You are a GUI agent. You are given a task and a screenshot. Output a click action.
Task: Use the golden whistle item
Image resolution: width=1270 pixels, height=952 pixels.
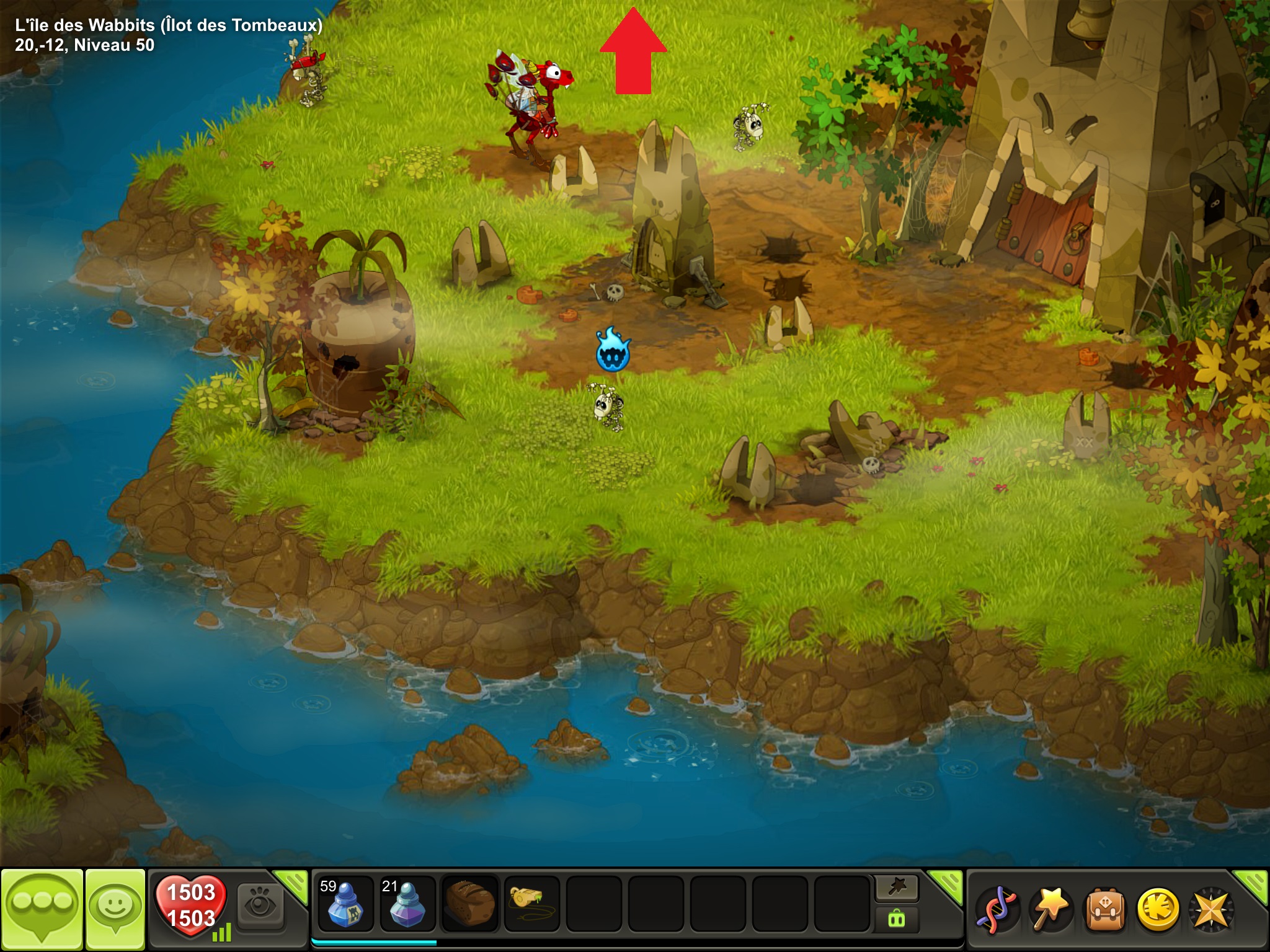pos(531,904)
